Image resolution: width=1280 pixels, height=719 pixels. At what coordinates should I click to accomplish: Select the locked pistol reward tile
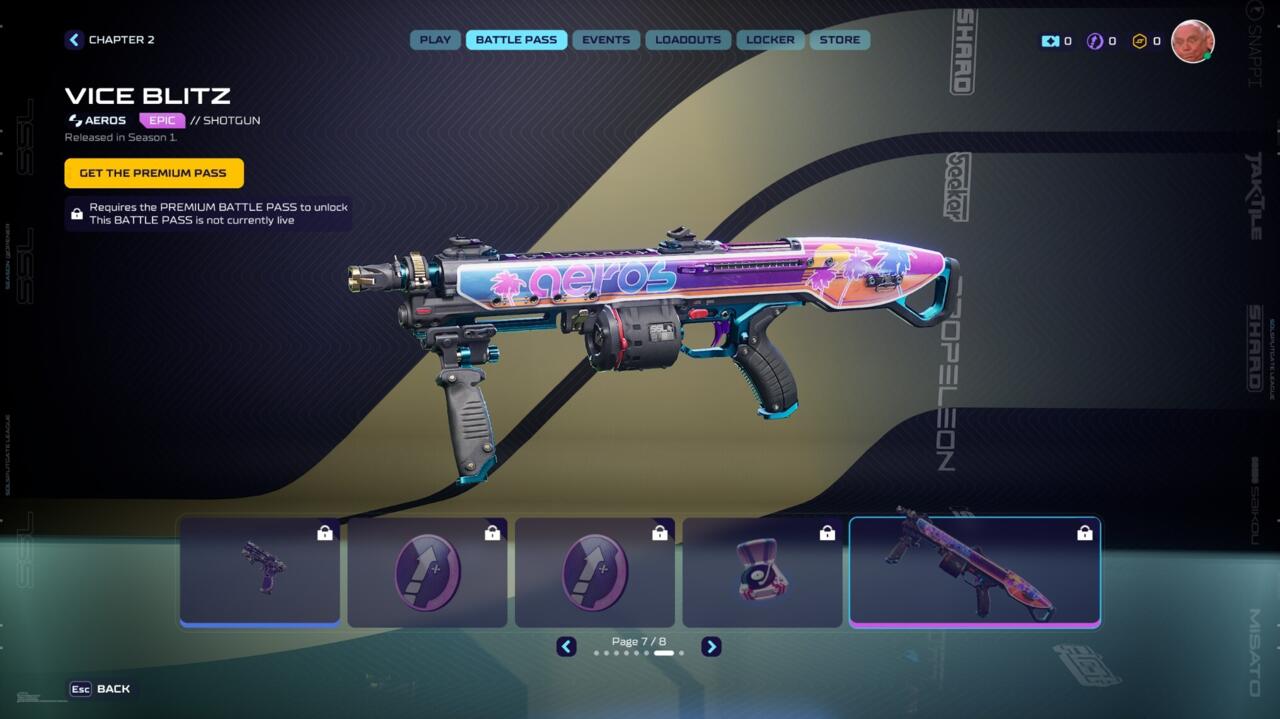pyautogui.click(x=260, y=572)
